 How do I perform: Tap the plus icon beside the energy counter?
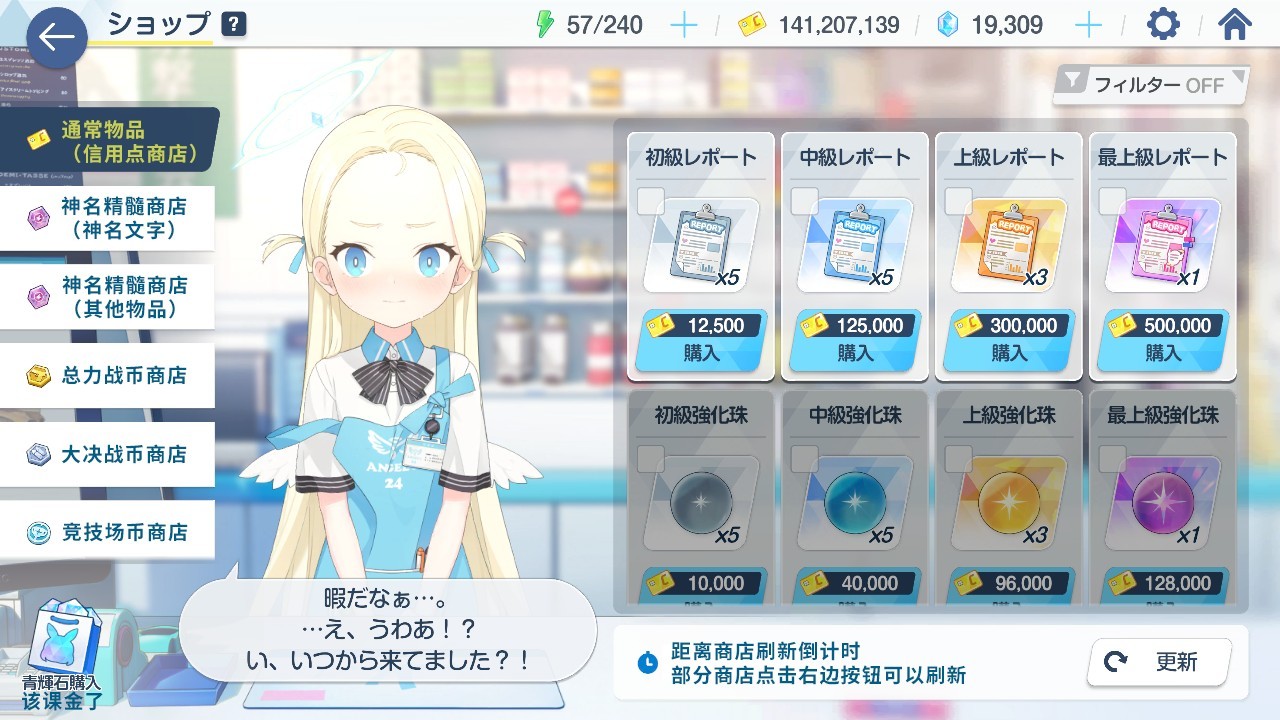[683, 24]
